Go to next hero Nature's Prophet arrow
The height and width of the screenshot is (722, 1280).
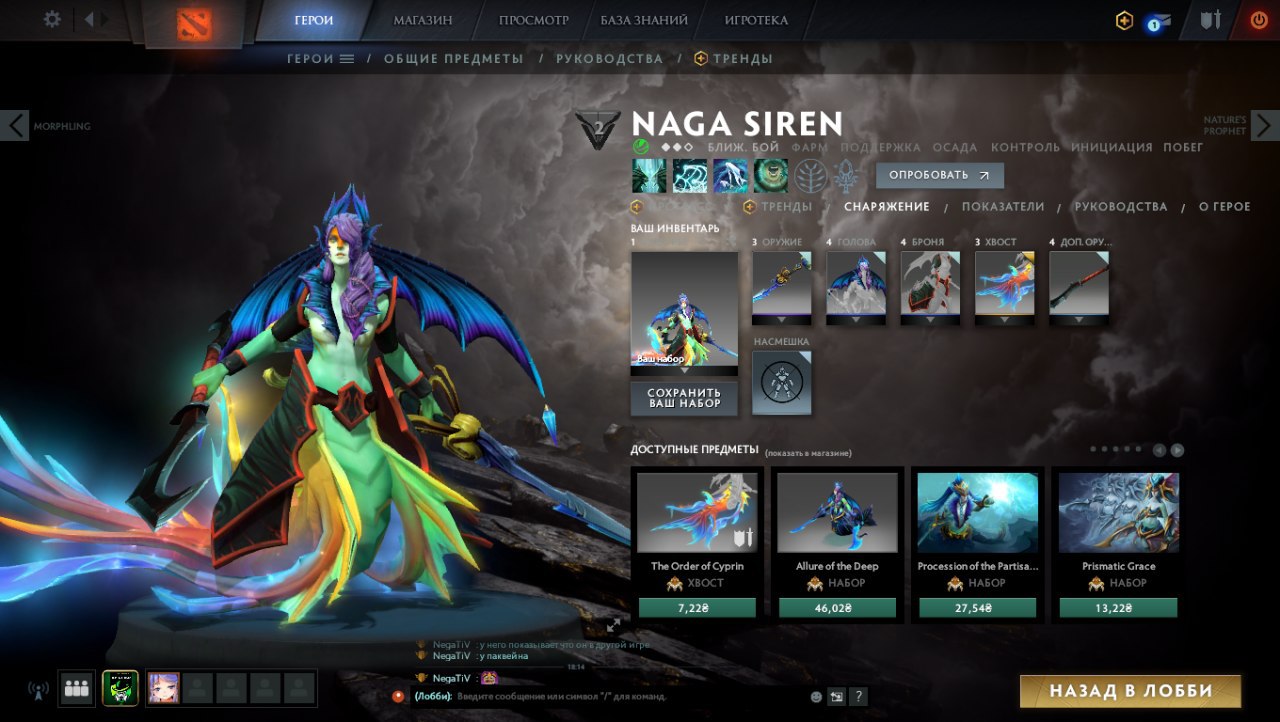[x=1265, y=125]
